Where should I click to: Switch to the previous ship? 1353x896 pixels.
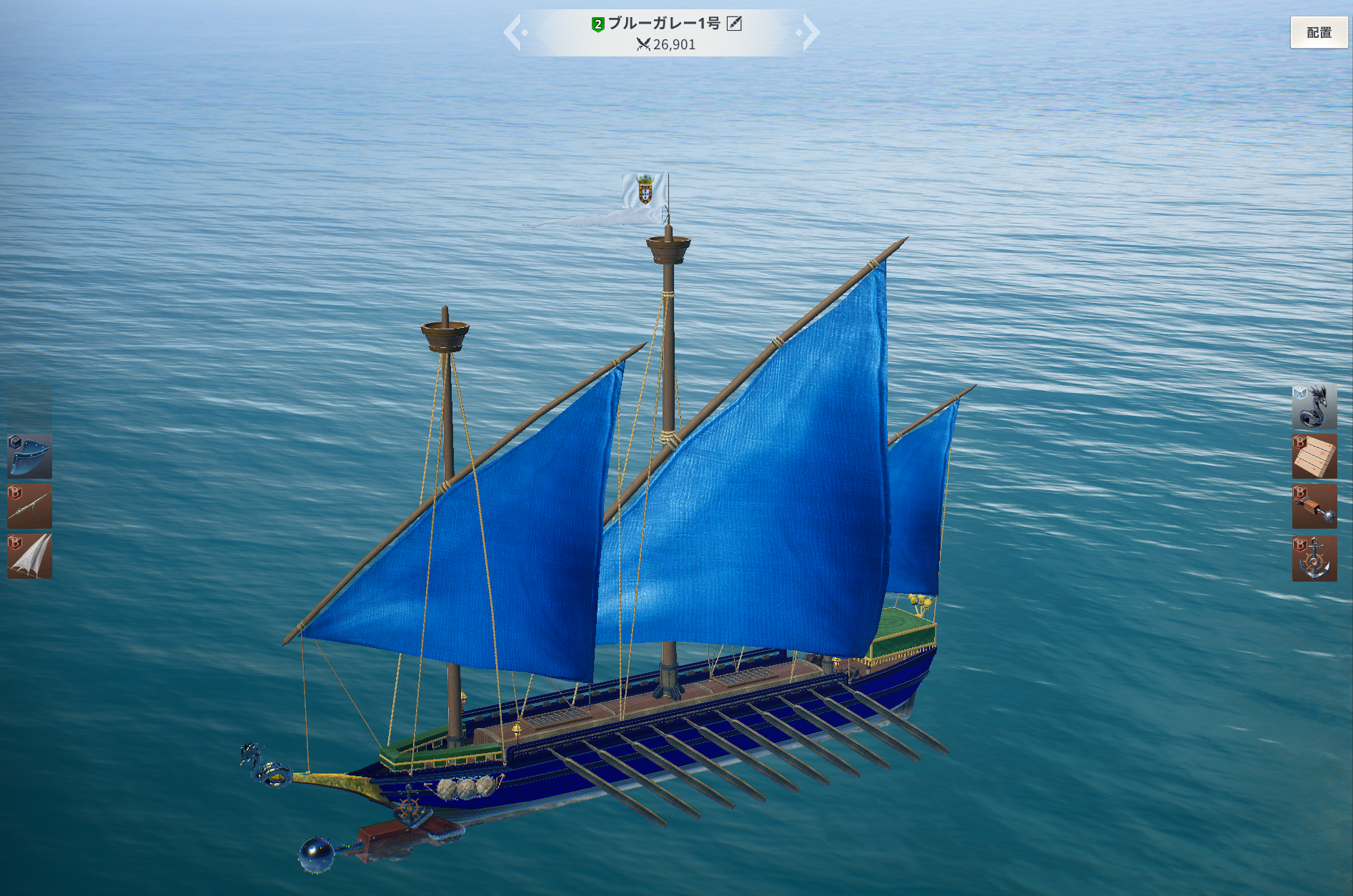coord(513,33)
